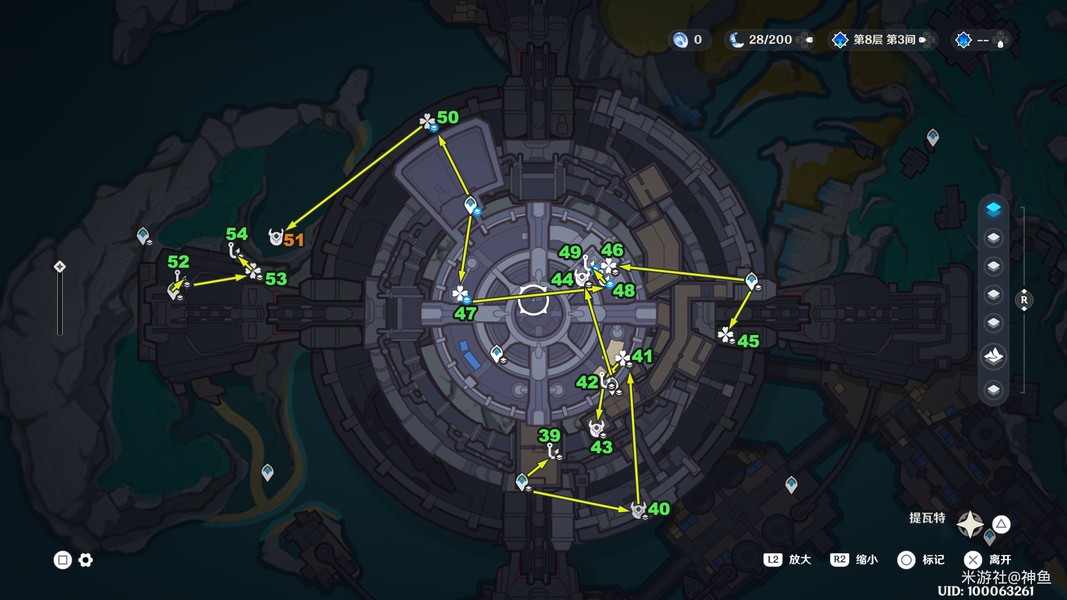Screen dimensions: 1067x600
Task: Click the horned mask marker labeled 40
Action: (637, 510)
